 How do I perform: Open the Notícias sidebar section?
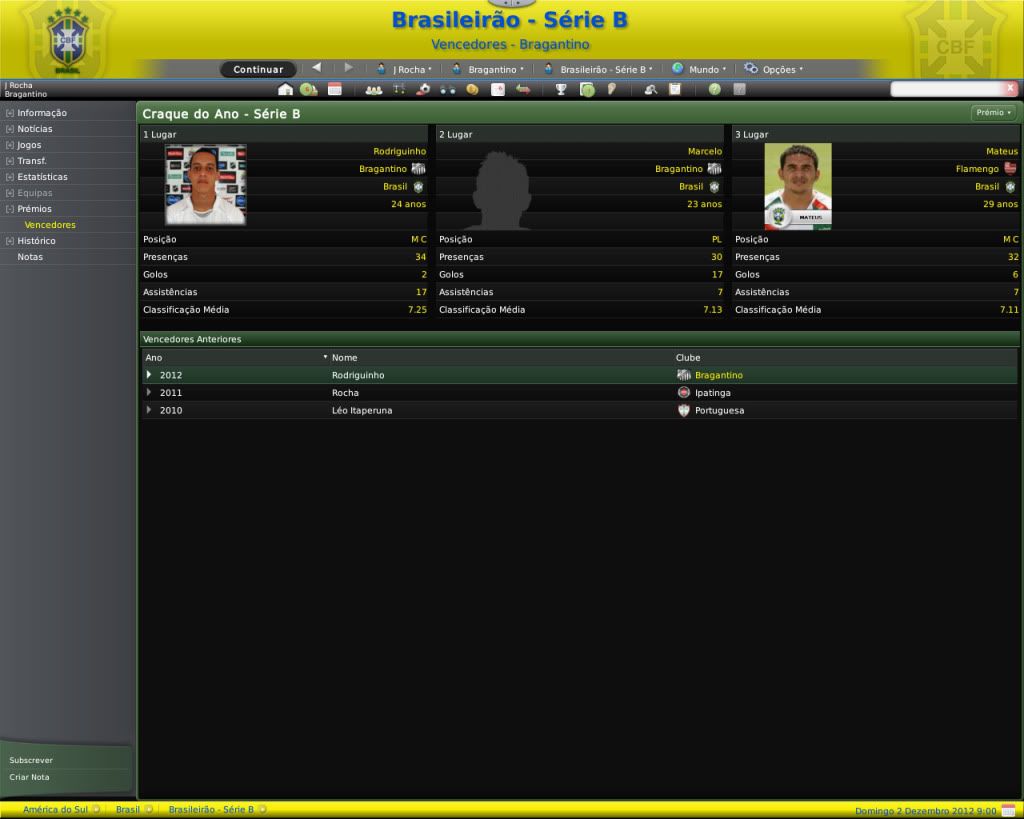[x=35, y=129]
